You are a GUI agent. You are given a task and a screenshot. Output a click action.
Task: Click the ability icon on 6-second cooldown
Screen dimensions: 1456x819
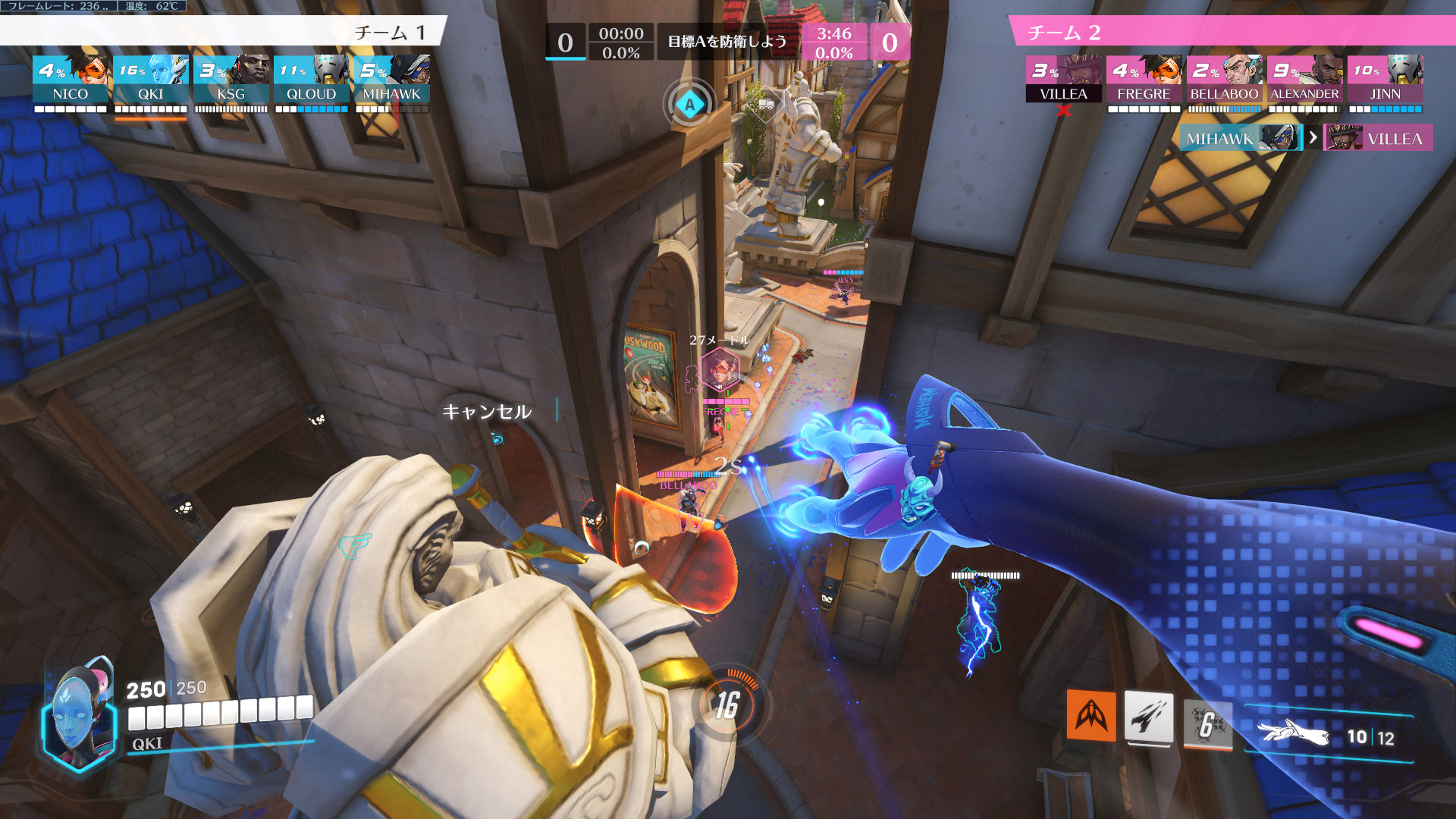(1207, 723)
